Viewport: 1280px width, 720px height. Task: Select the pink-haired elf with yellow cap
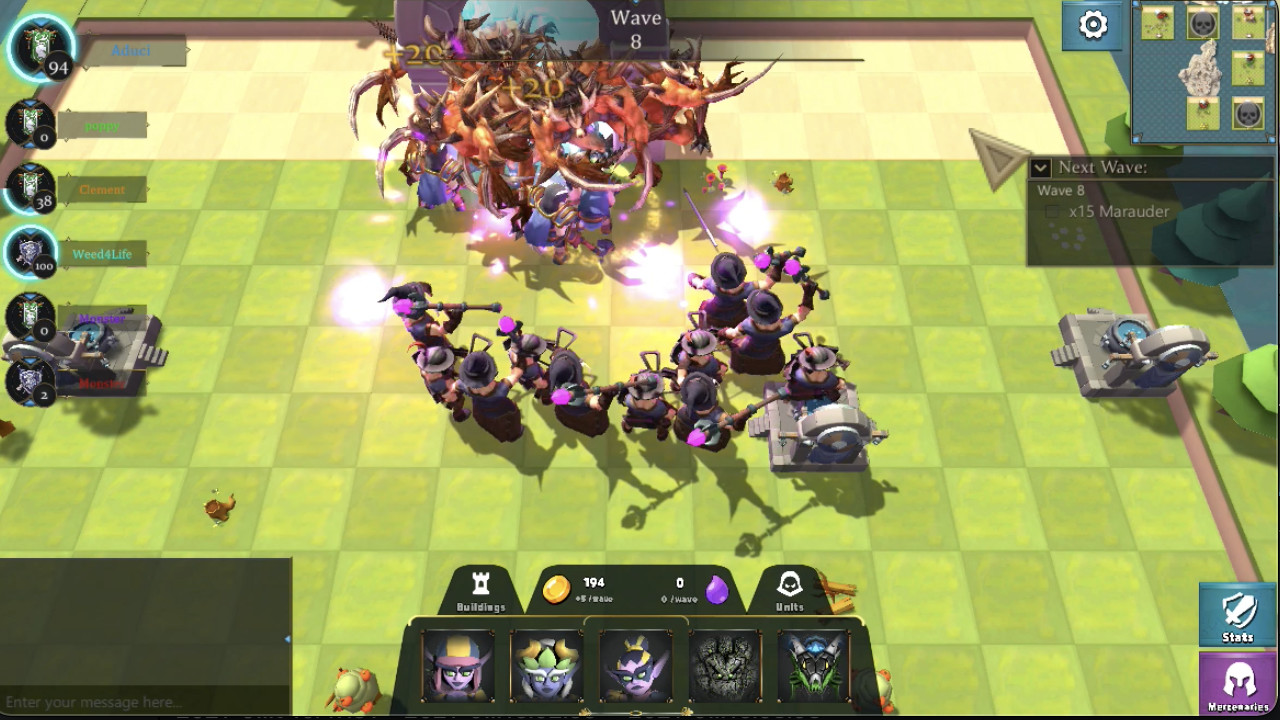[x=458, y=665]
